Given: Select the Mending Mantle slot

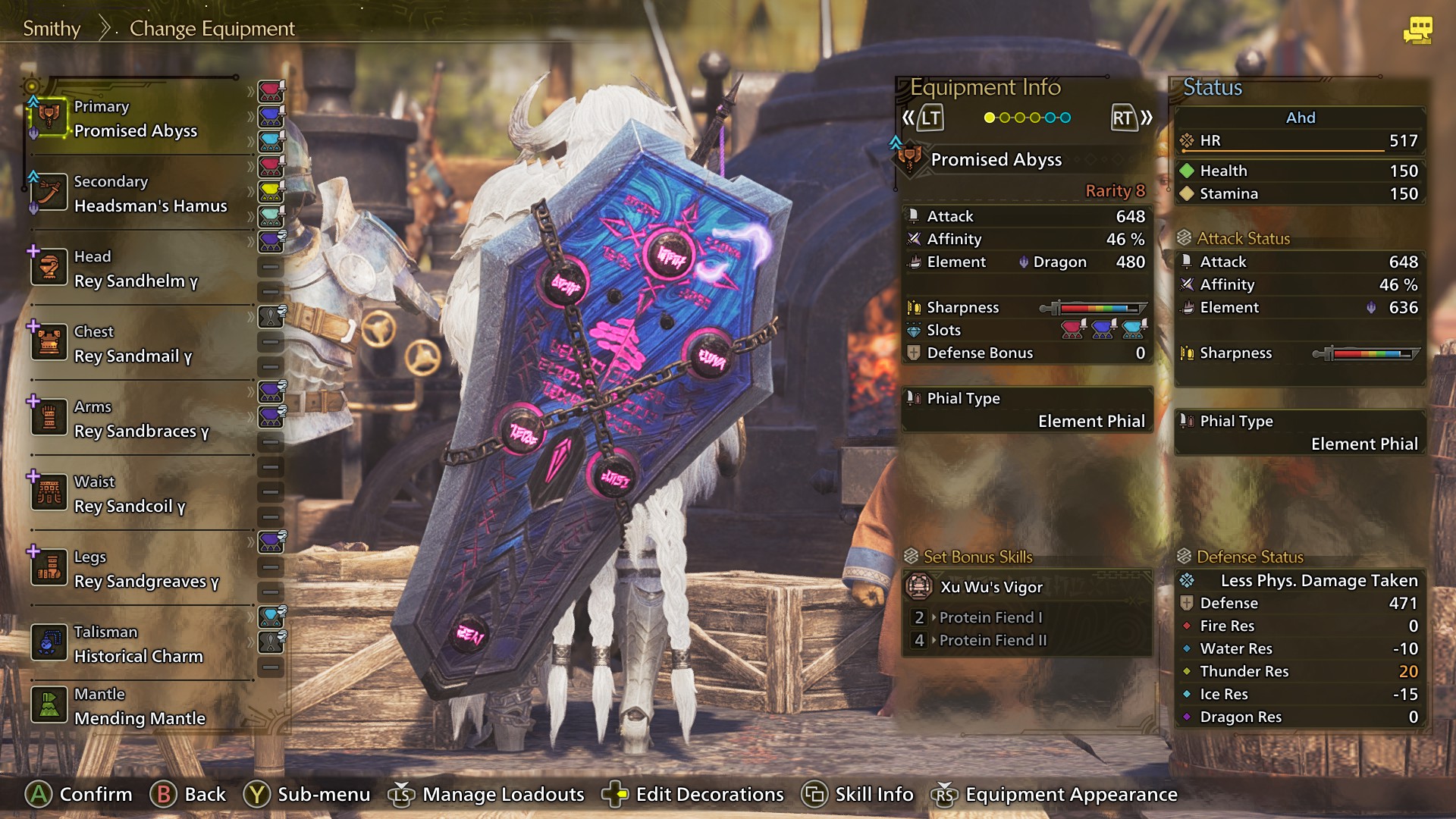Looking at the screenshot, I should pos(140,708).
